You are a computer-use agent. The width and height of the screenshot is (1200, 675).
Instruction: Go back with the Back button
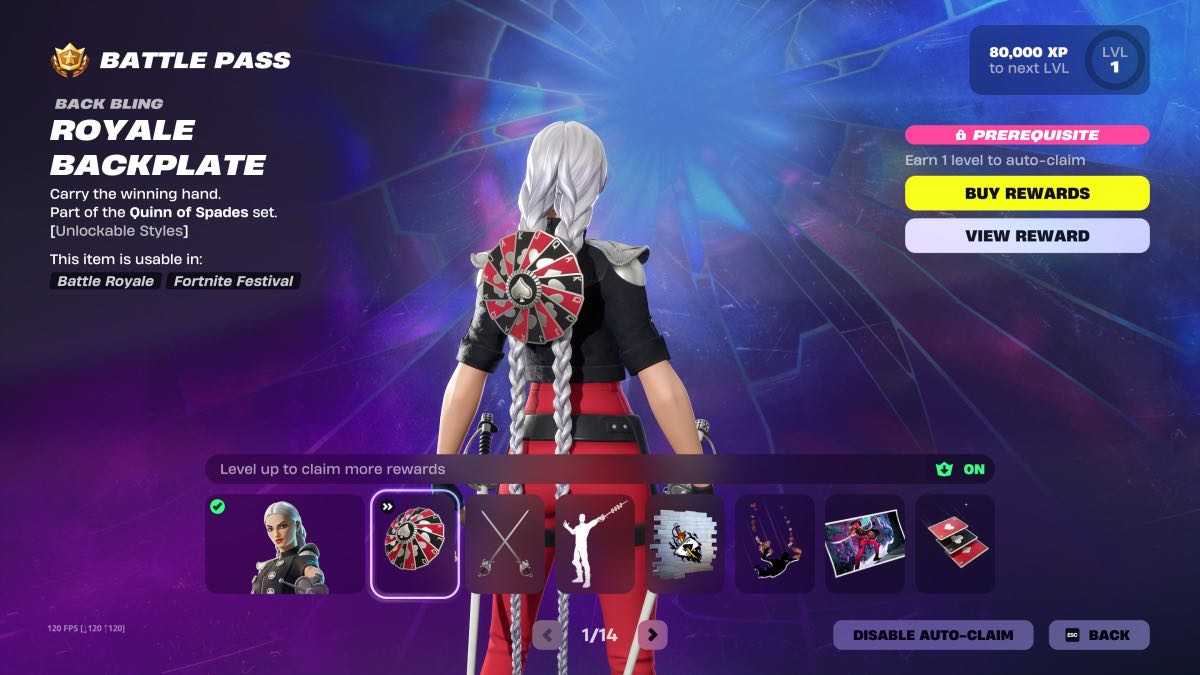click(x=1098, y=635)
